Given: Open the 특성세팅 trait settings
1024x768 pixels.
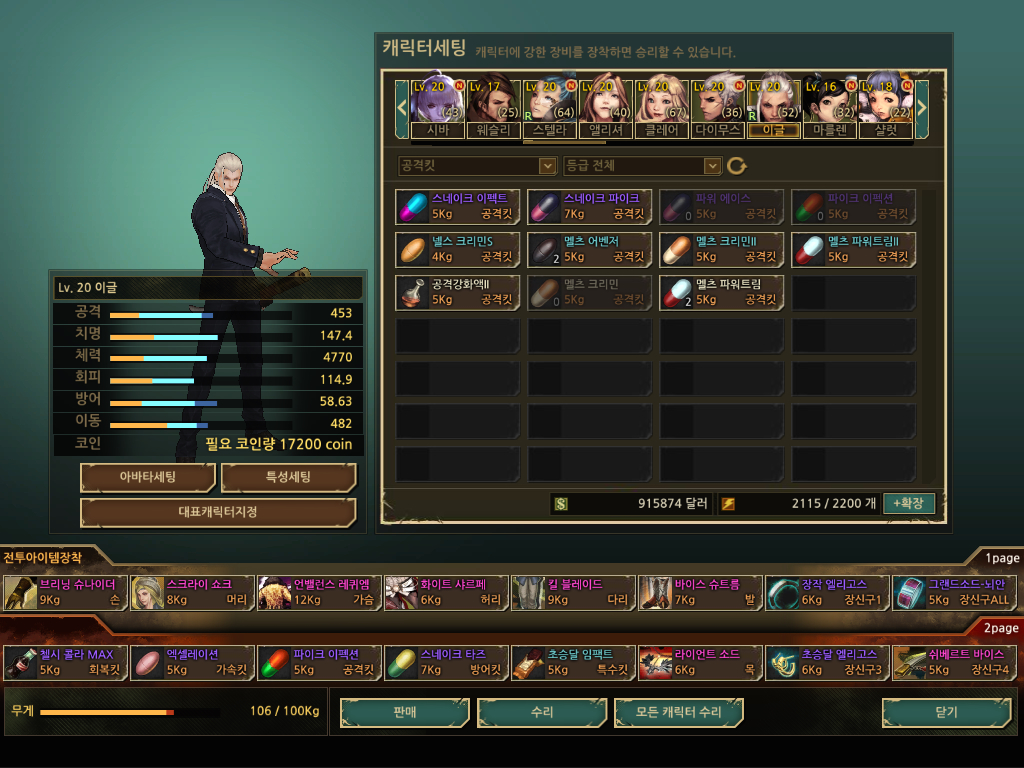Looking at the screenshot, I should point(288,477).
